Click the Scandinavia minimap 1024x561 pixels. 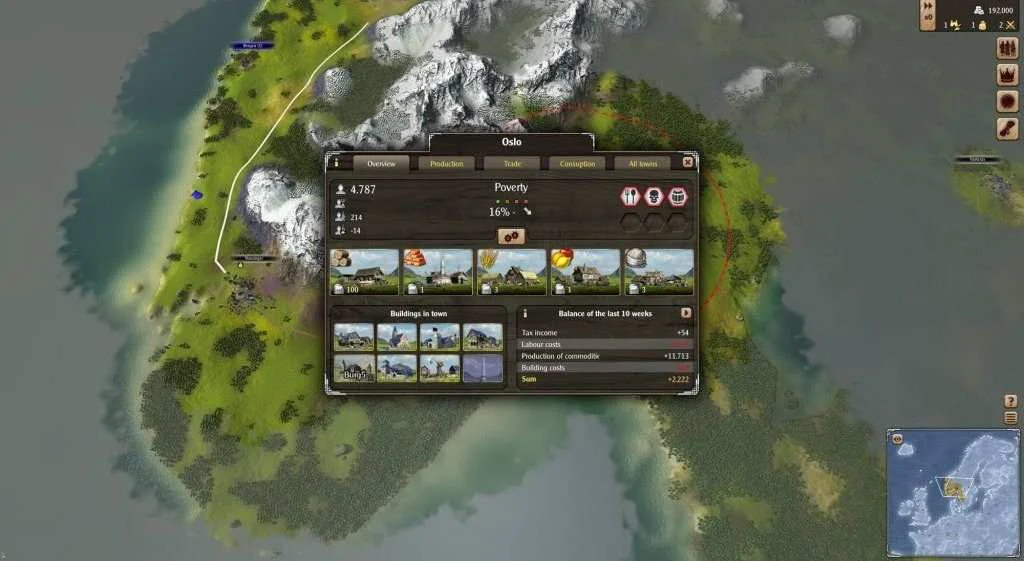click(x=954, y=492)
